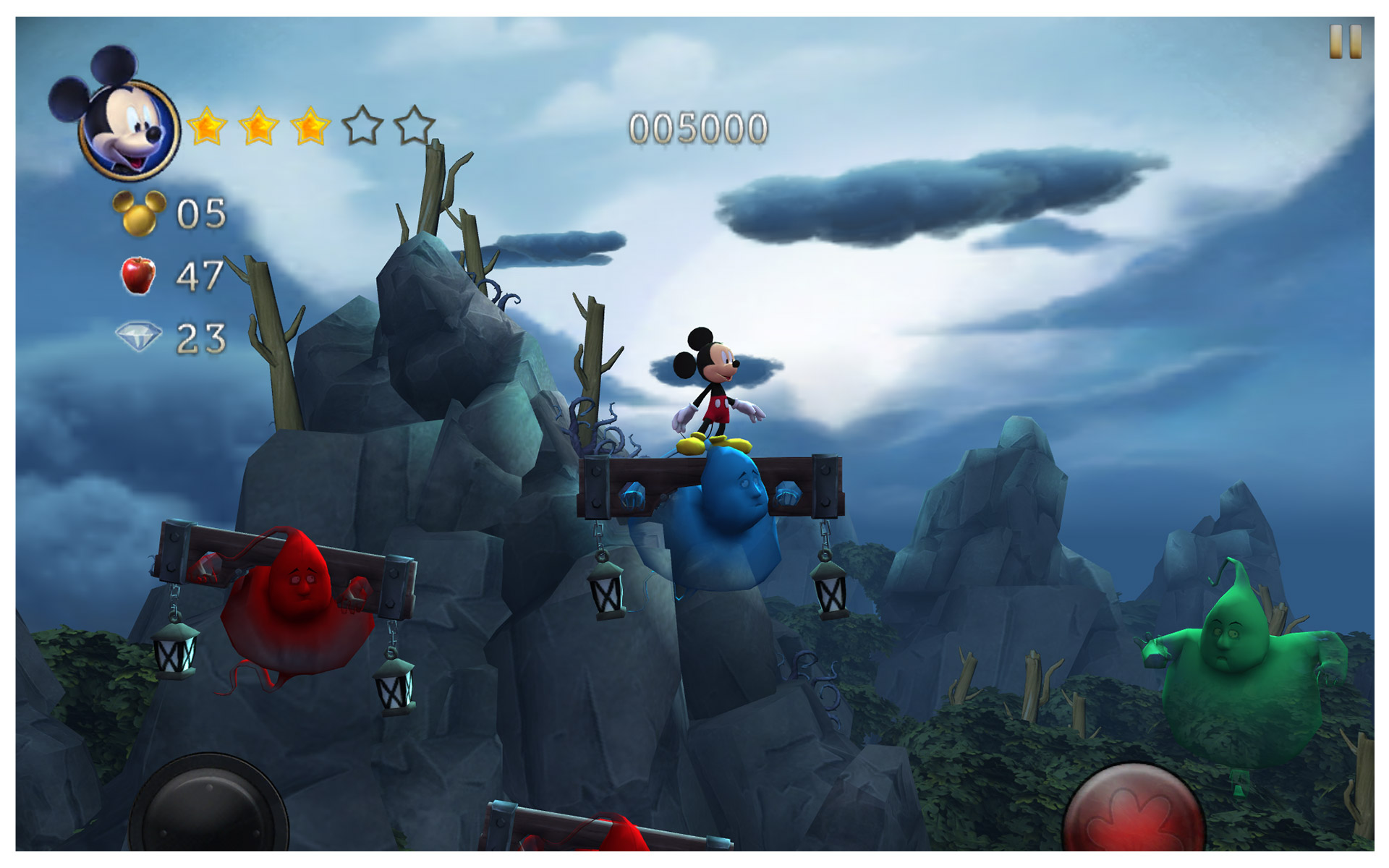Select the coin tally displaying 05
The height and width of the screenshot is (868, 1389).
[200, 212]
